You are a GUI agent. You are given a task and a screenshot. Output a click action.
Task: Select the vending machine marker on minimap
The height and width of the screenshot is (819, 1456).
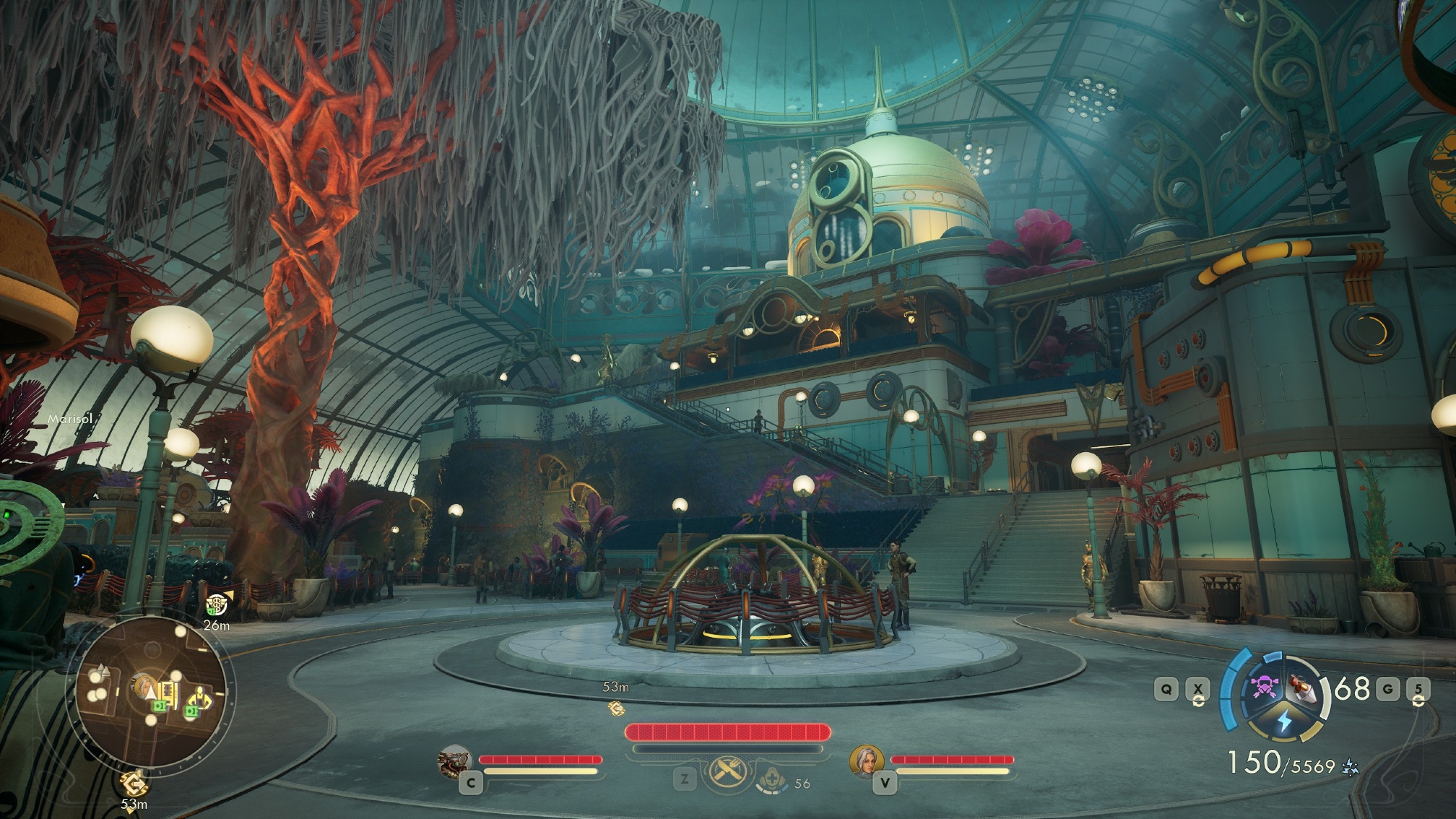click(170, 692)
